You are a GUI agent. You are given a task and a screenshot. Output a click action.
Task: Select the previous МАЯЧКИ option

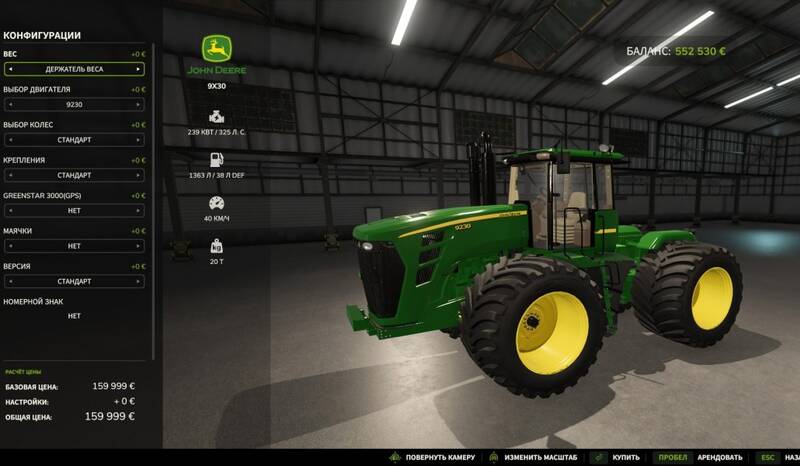point(9,246)
